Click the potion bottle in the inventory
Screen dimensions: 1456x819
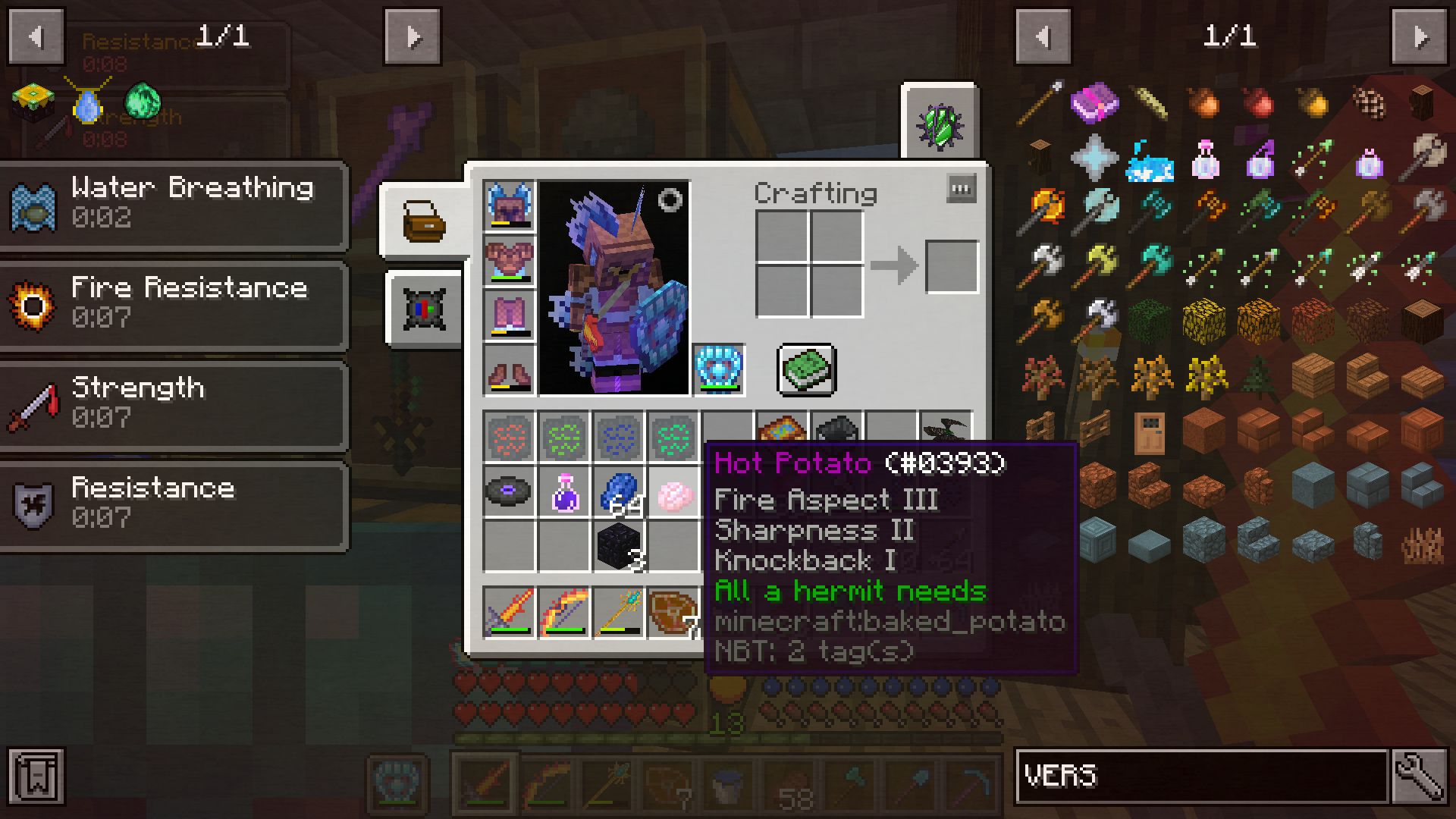pos(565,491)
